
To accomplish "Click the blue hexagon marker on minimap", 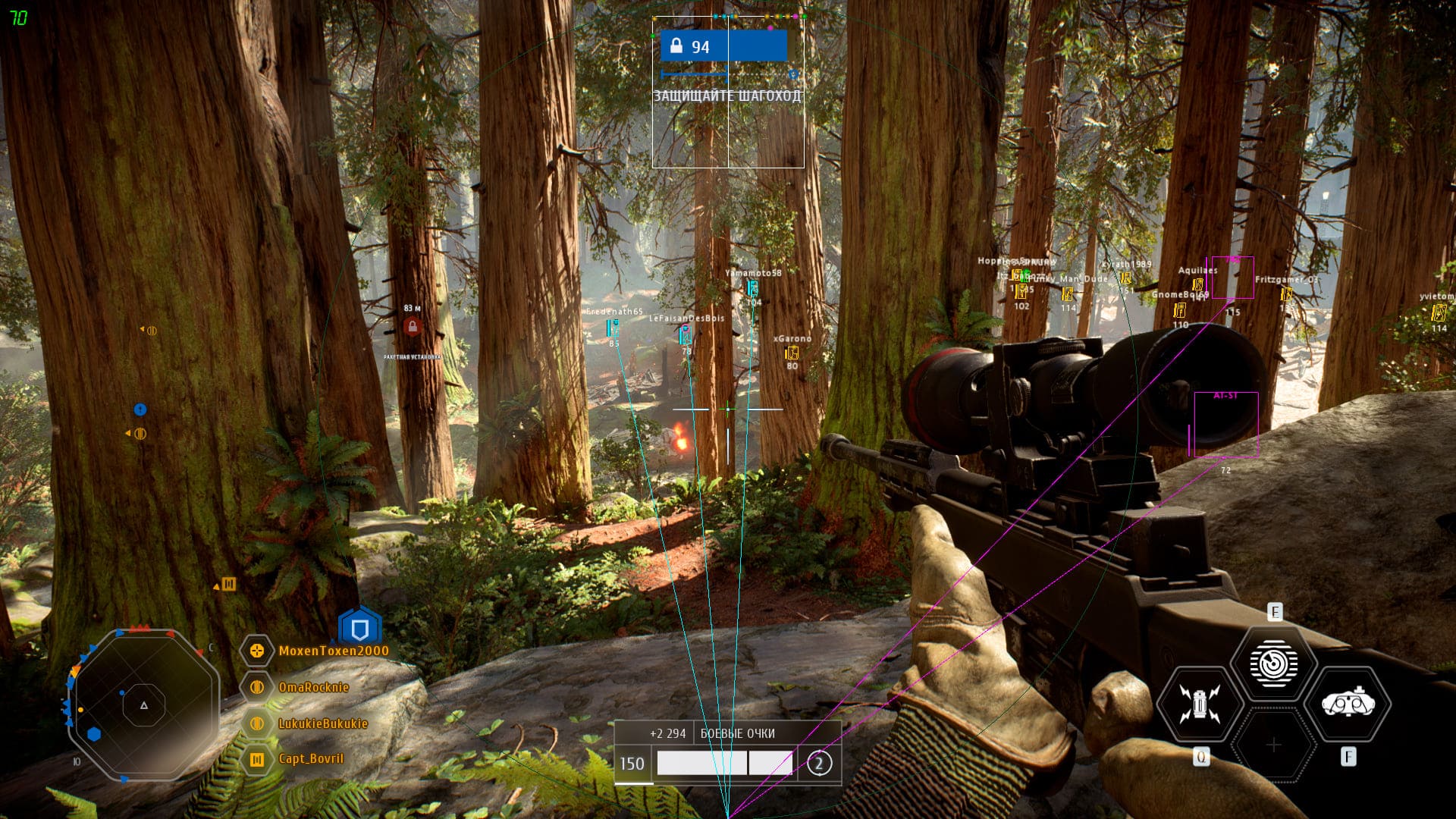I will pos(94,734).
